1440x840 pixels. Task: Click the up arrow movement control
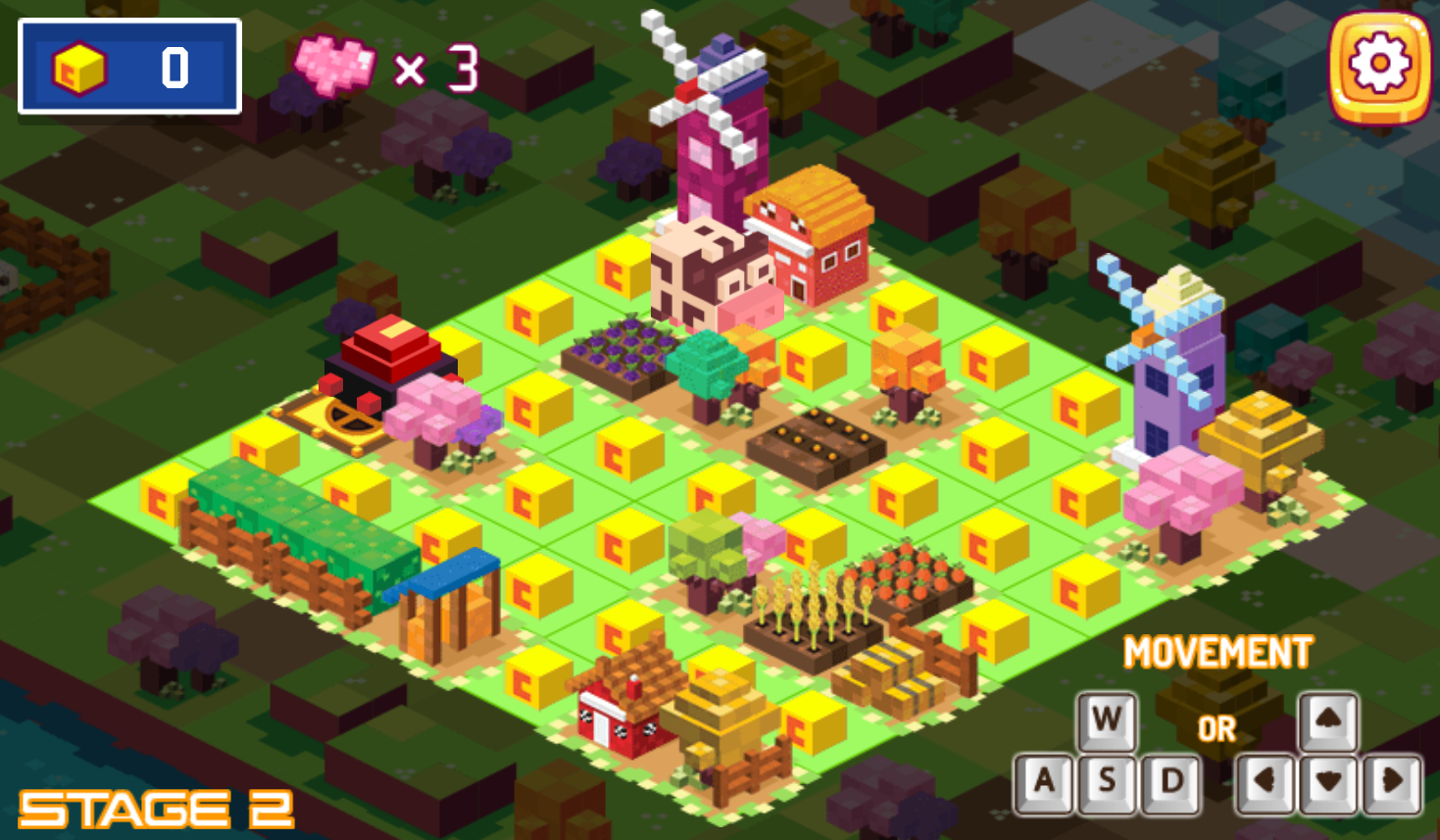coord(1328,720)
